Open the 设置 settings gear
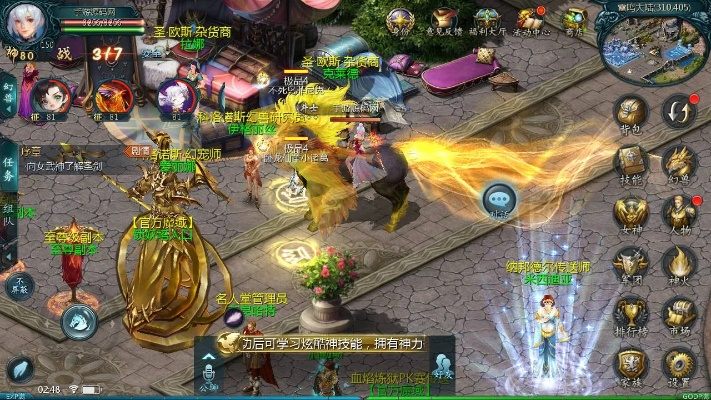The height and width of the screenshot is (400, 711). 680,364
